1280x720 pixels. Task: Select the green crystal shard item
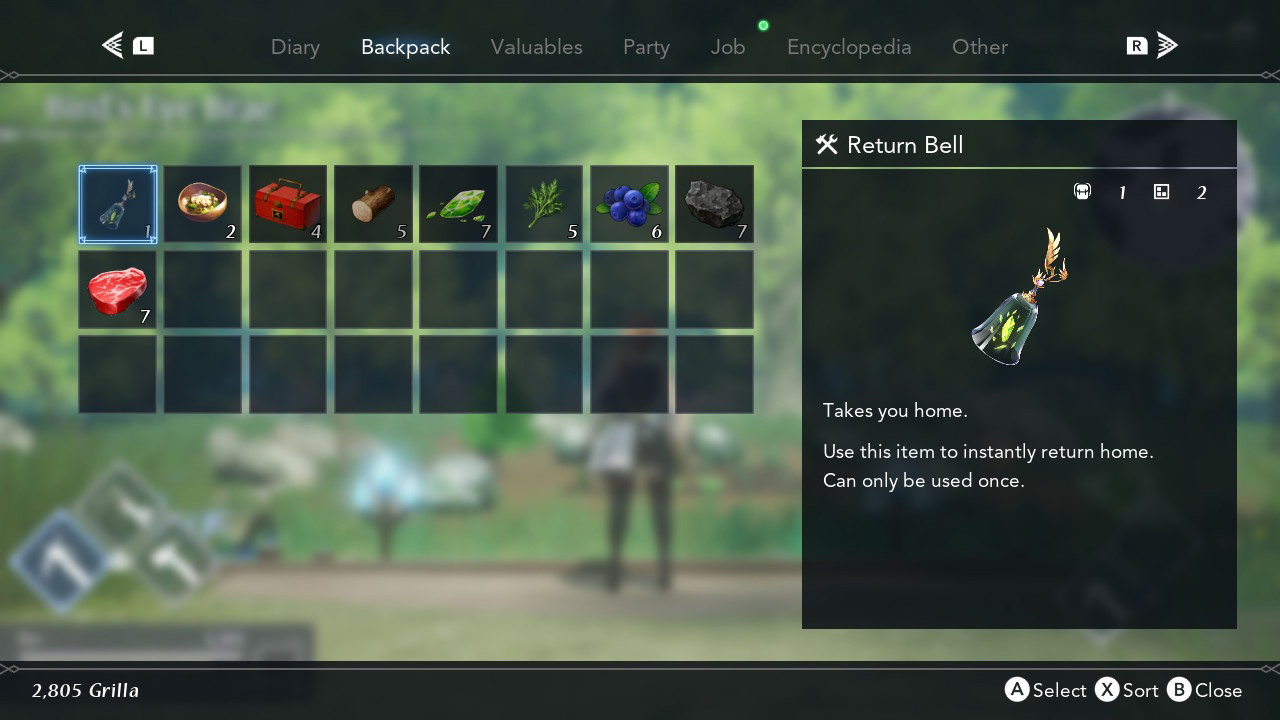458,204
